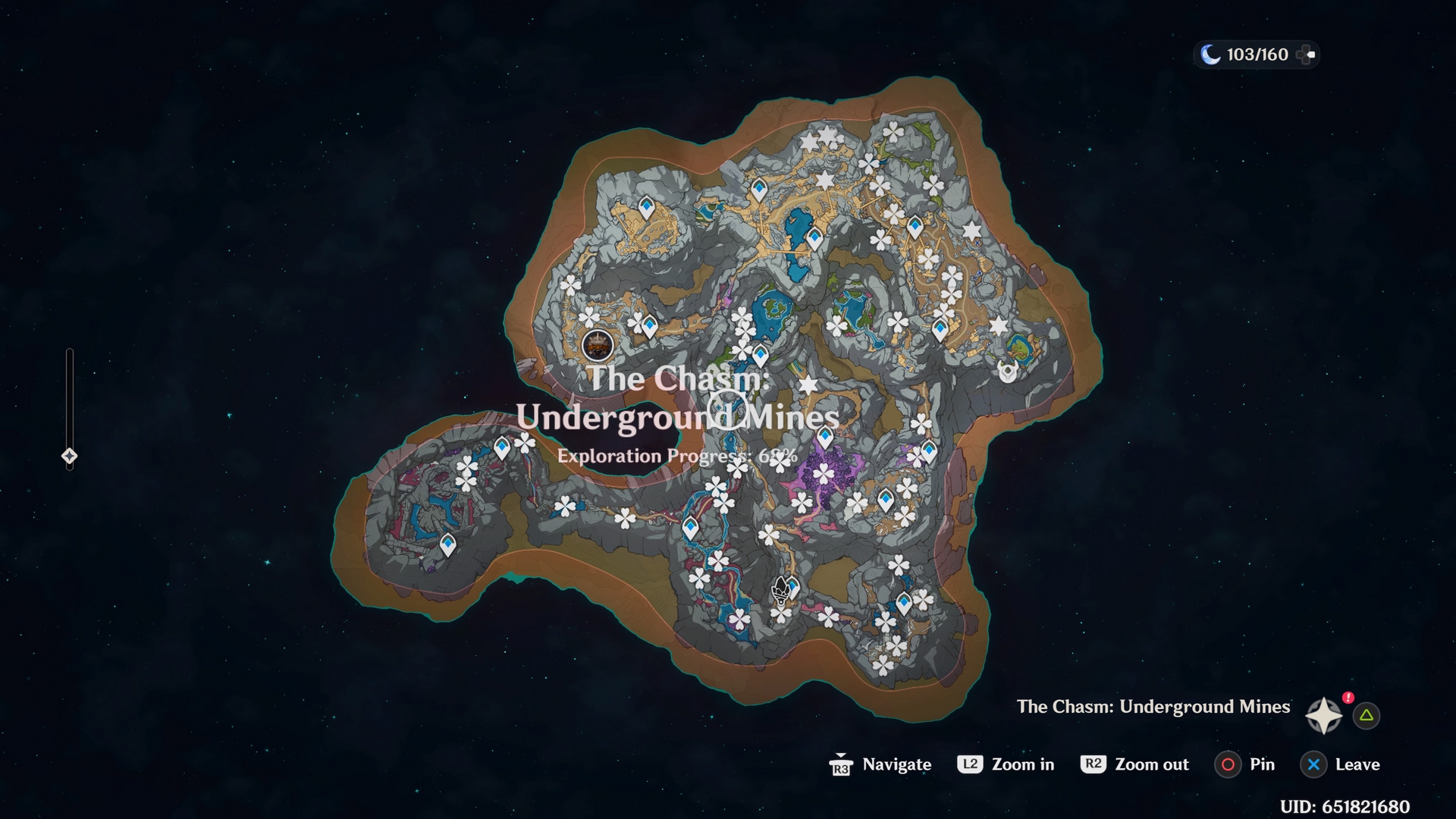The height and width of the screenshot is (819, 1456).
Task: Click the teleport waypoint in the southwest cavern
Action: [x=447, y=542]
